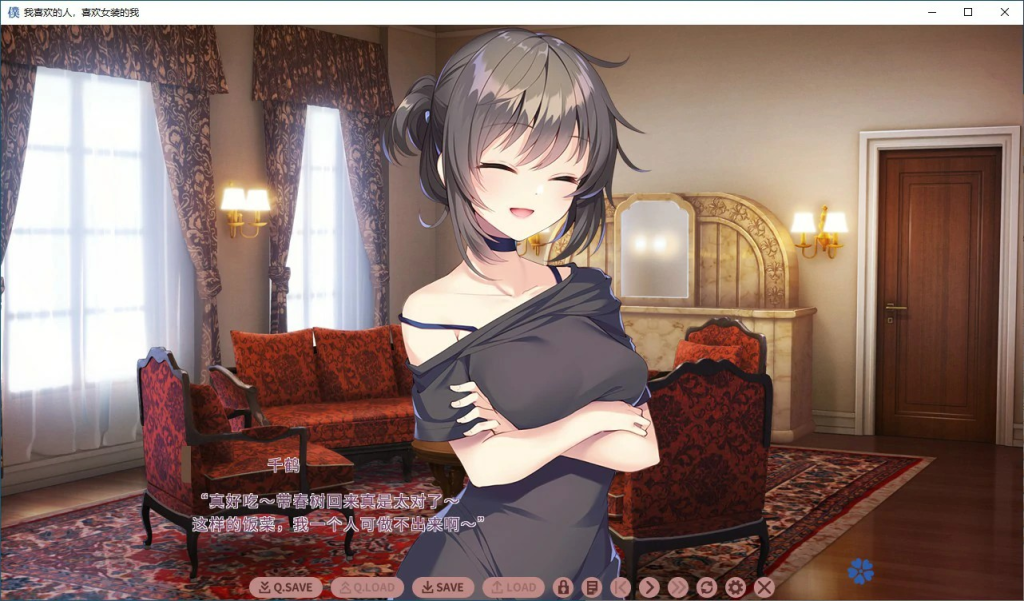Click the Q.LOAD quick load button

point(367,588)
